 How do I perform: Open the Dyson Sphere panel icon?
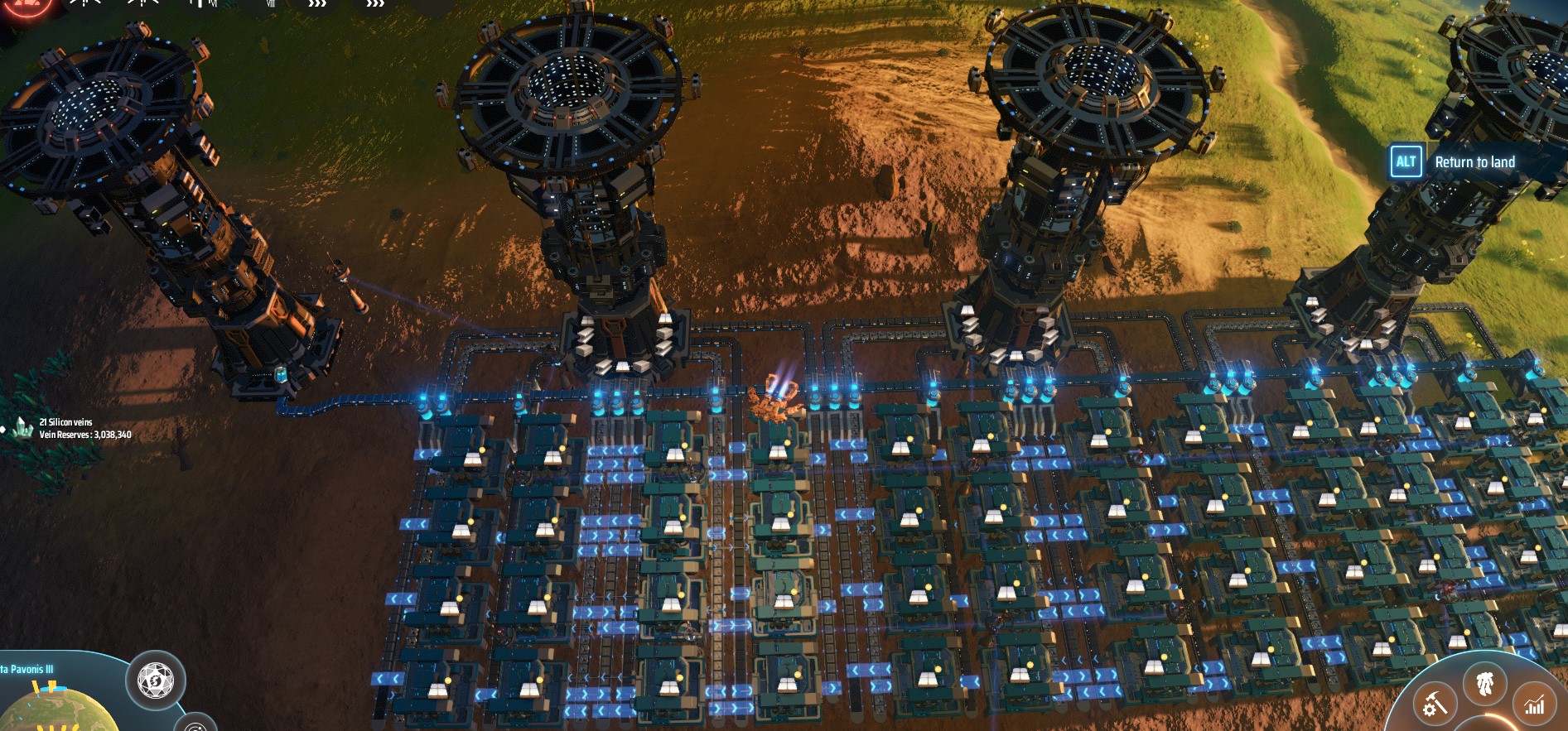point(154,681)
